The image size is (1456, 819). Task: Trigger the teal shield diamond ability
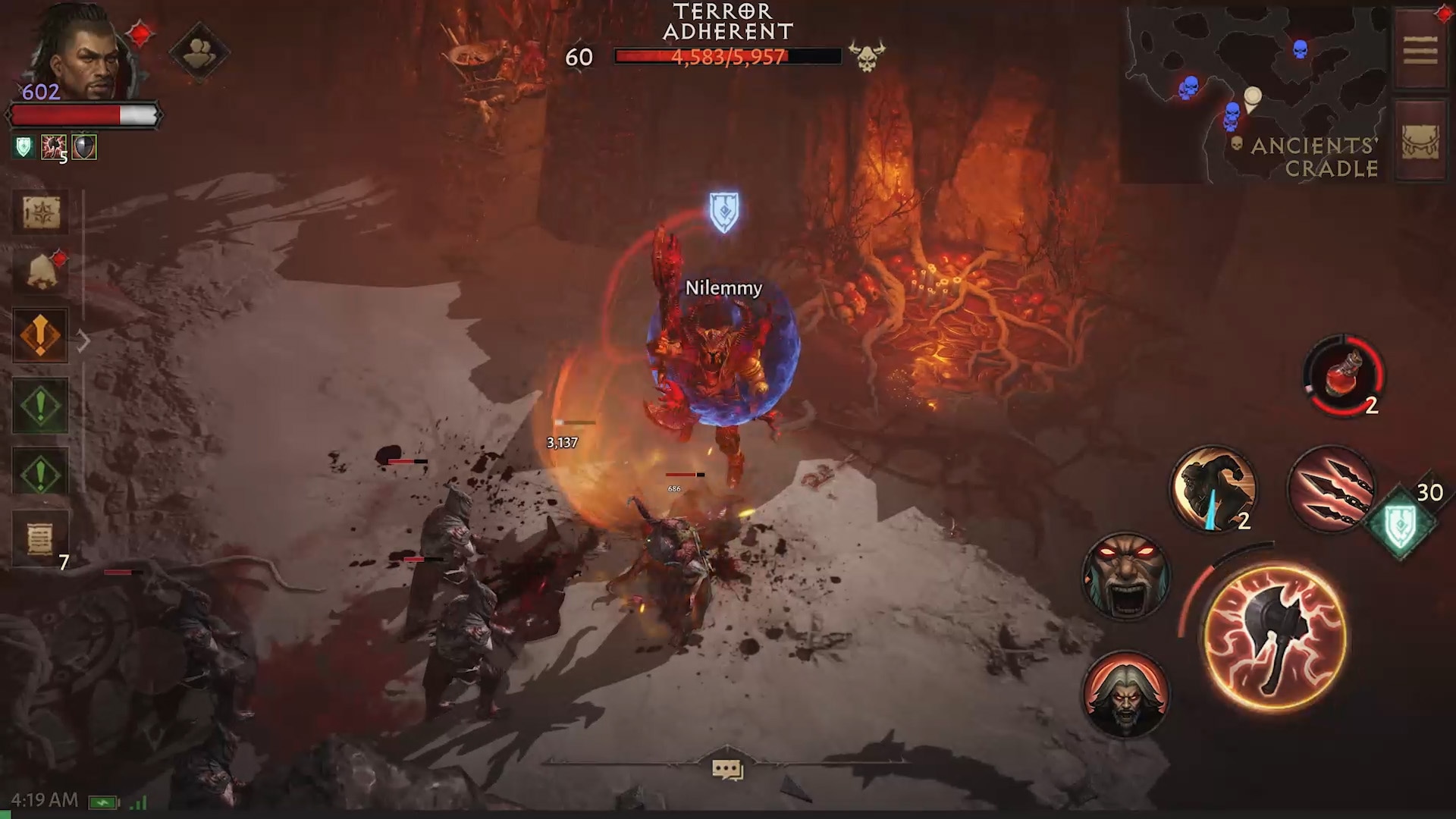1400,521
